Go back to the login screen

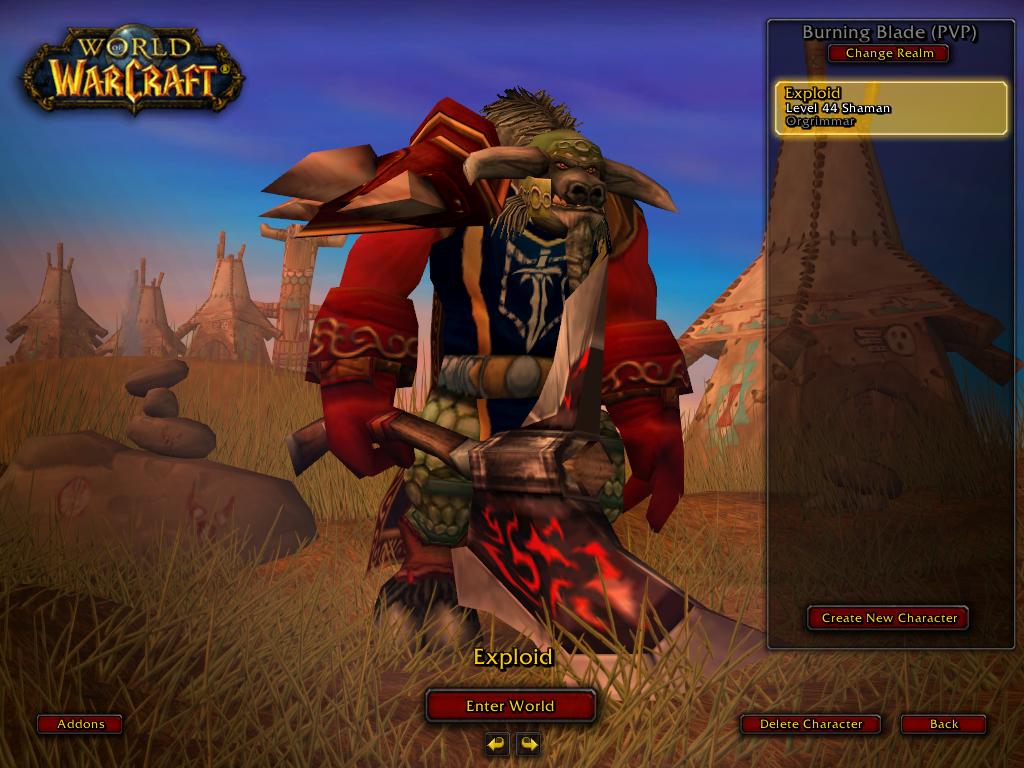[943, 724]
